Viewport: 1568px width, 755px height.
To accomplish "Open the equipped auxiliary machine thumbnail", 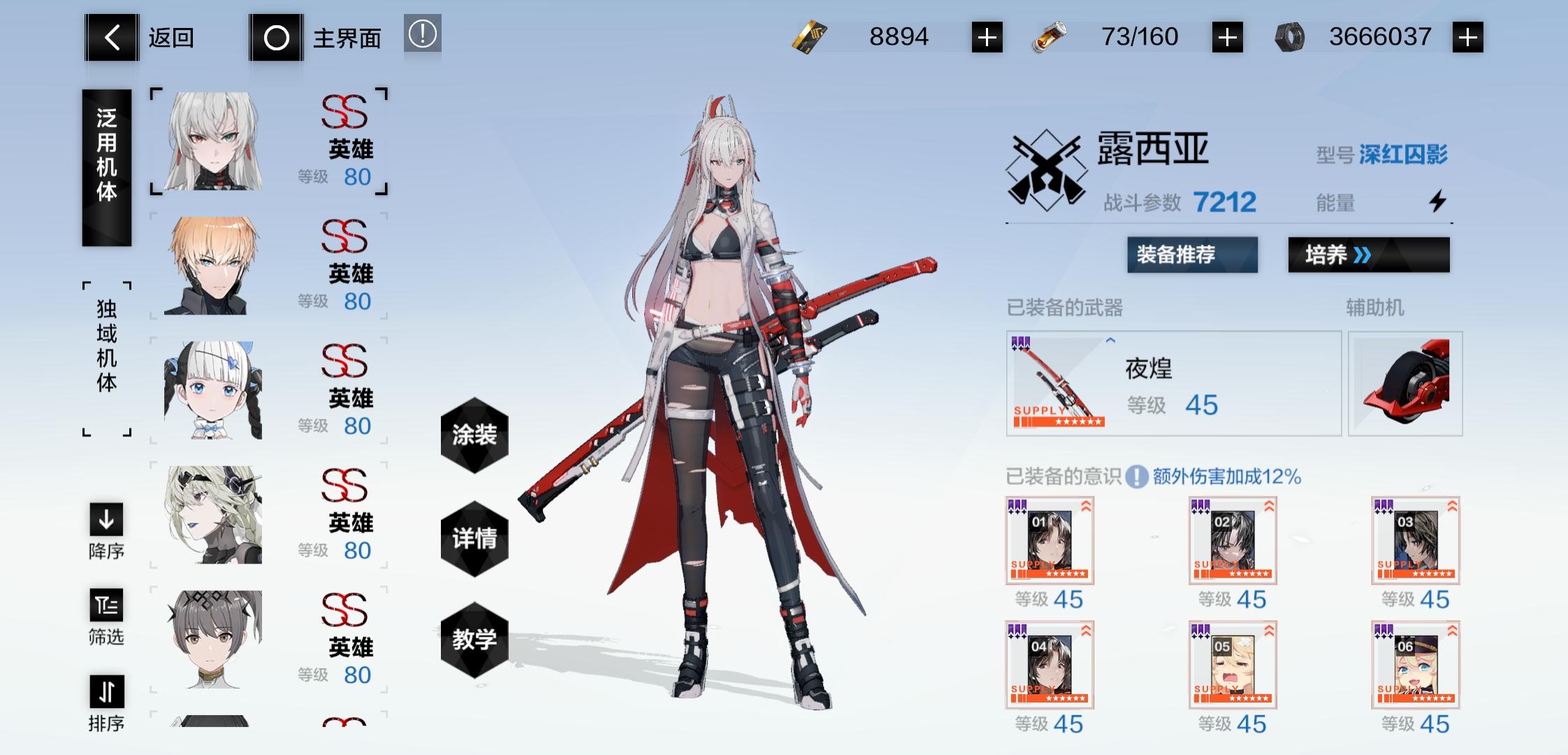I will [x=1404, y=384].
